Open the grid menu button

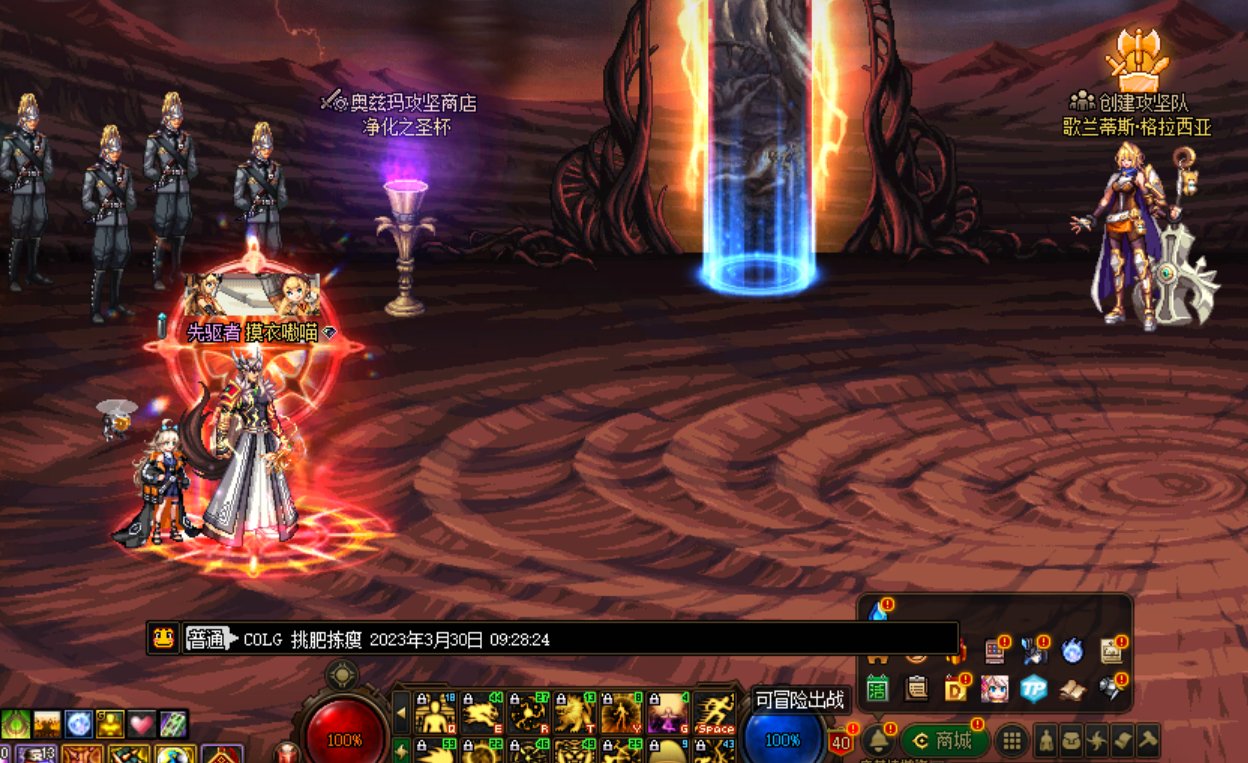(x=1012, y=741)
